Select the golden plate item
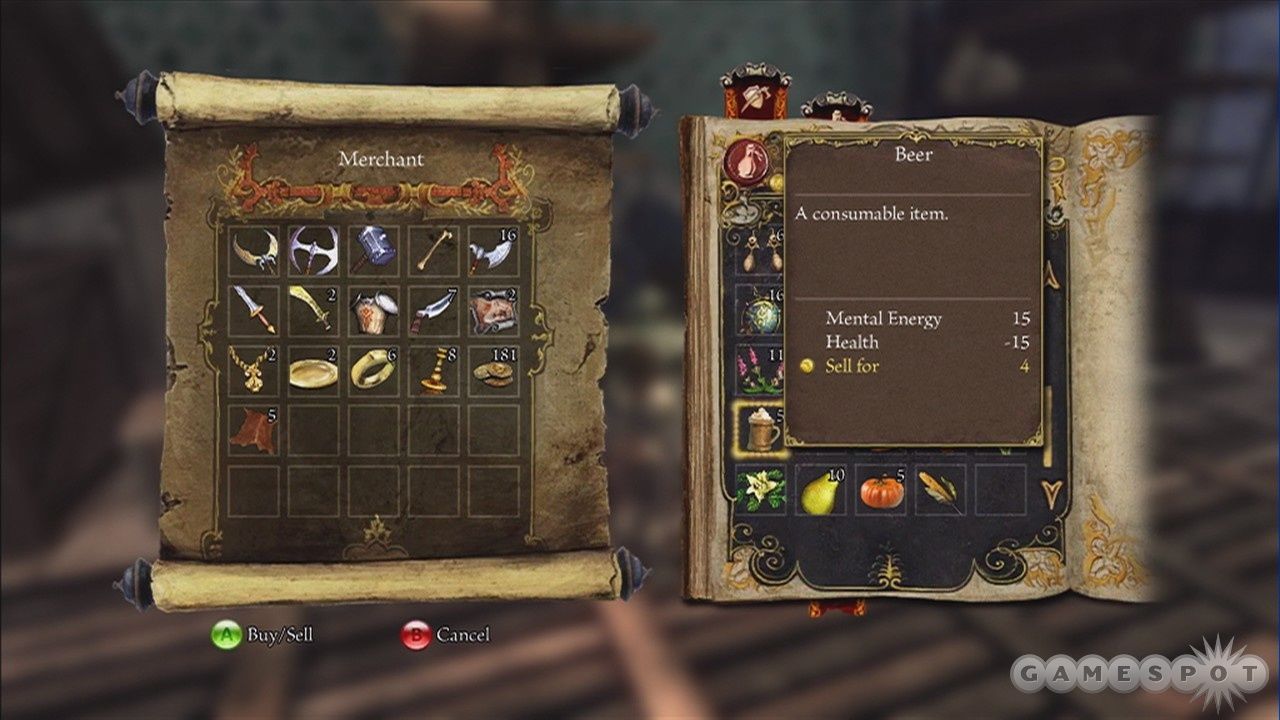The width and height of the screenshot is (1280, 720). click(313, 370)
